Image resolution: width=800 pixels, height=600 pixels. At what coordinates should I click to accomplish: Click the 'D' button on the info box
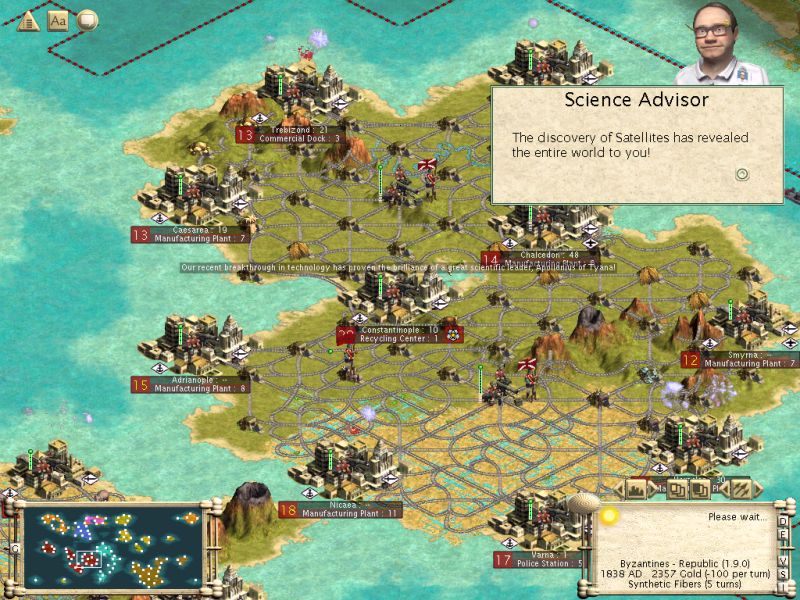pyautogui.click(x=783, y=522)
